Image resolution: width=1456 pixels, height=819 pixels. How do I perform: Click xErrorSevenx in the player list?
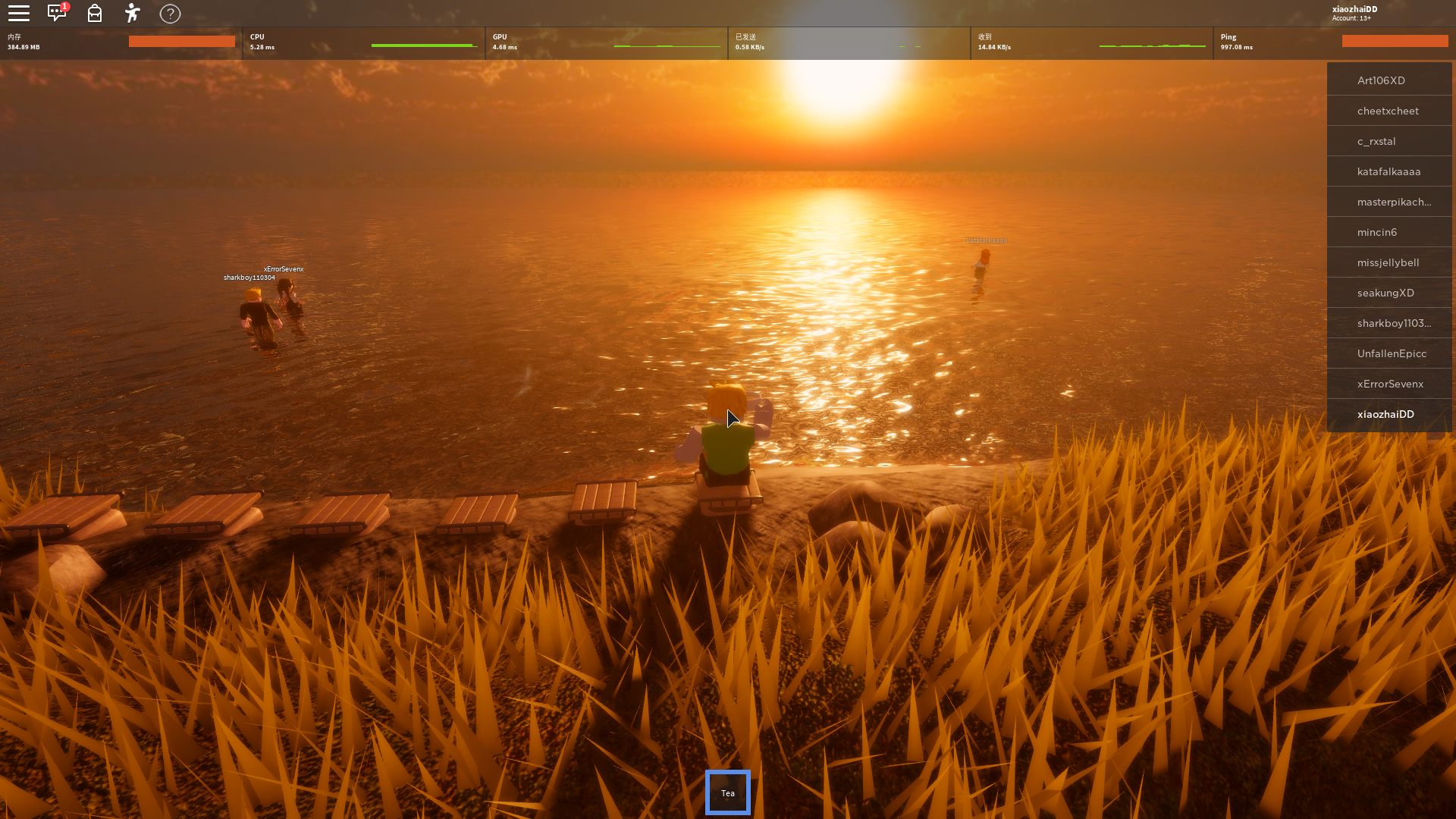tap(1389, 384)
